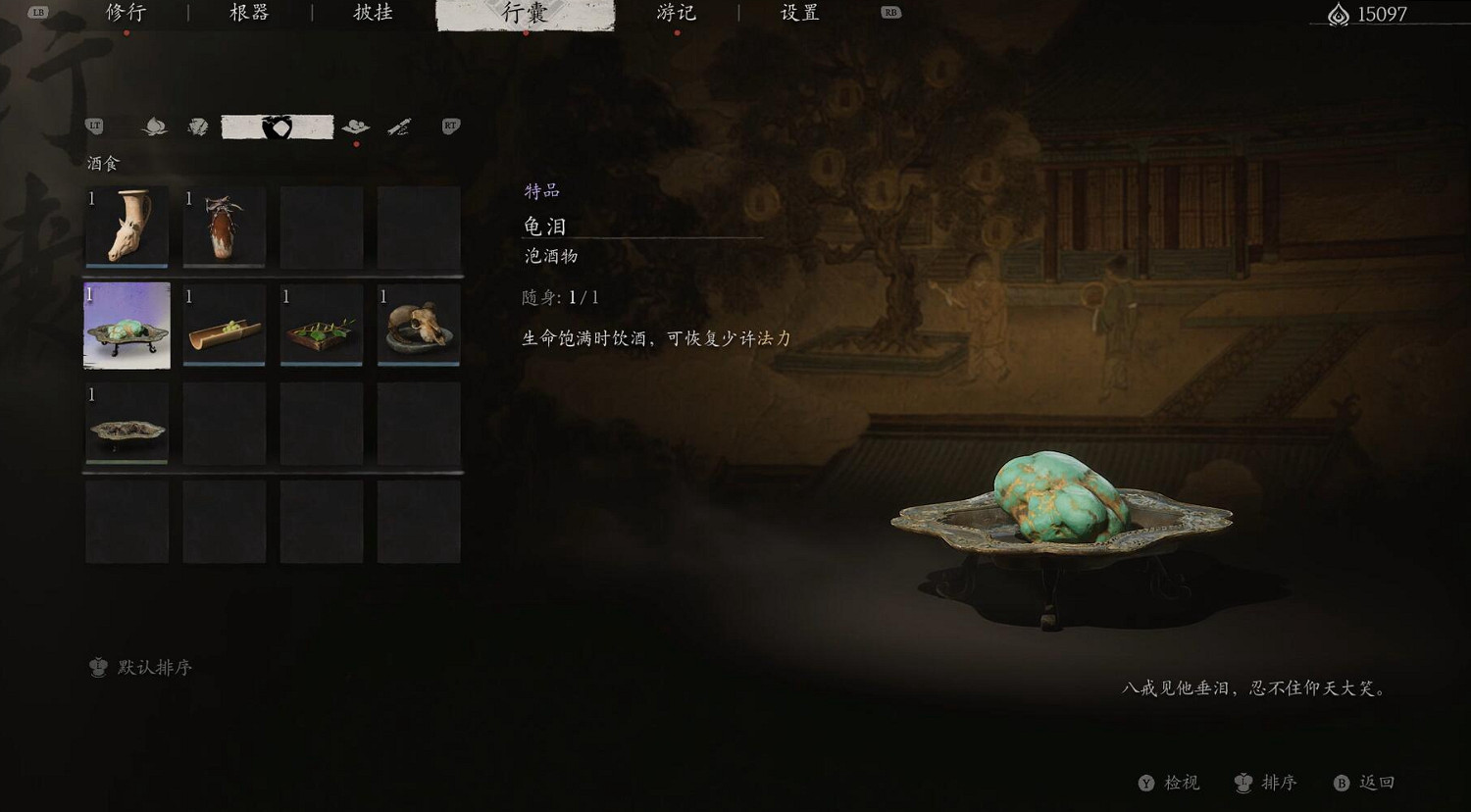The image size is (1471, 812).
Task: Select the highlighted 龟泪 item slot
Action: coord(126,326)
